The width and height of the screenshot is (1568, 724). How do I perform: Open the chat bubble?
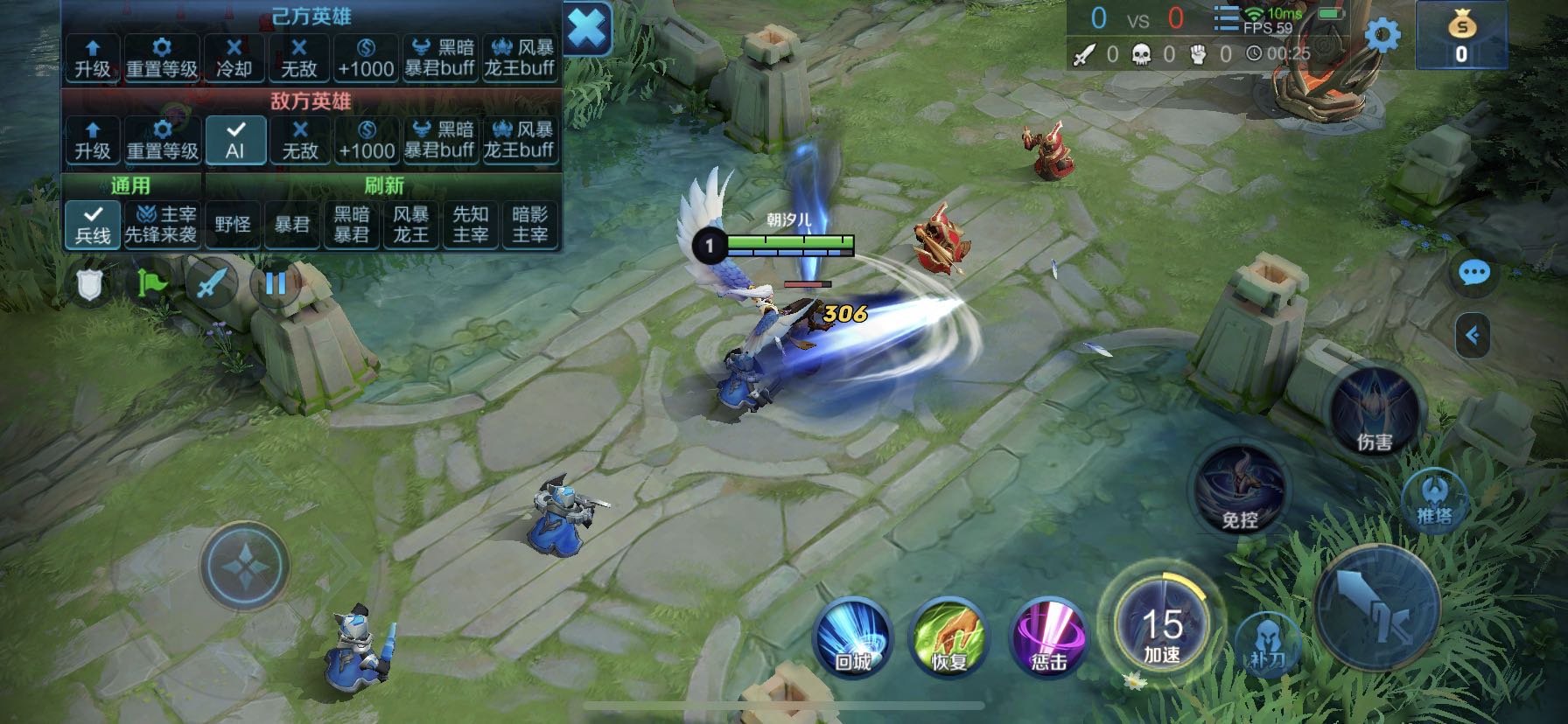tap(1474, 274)
